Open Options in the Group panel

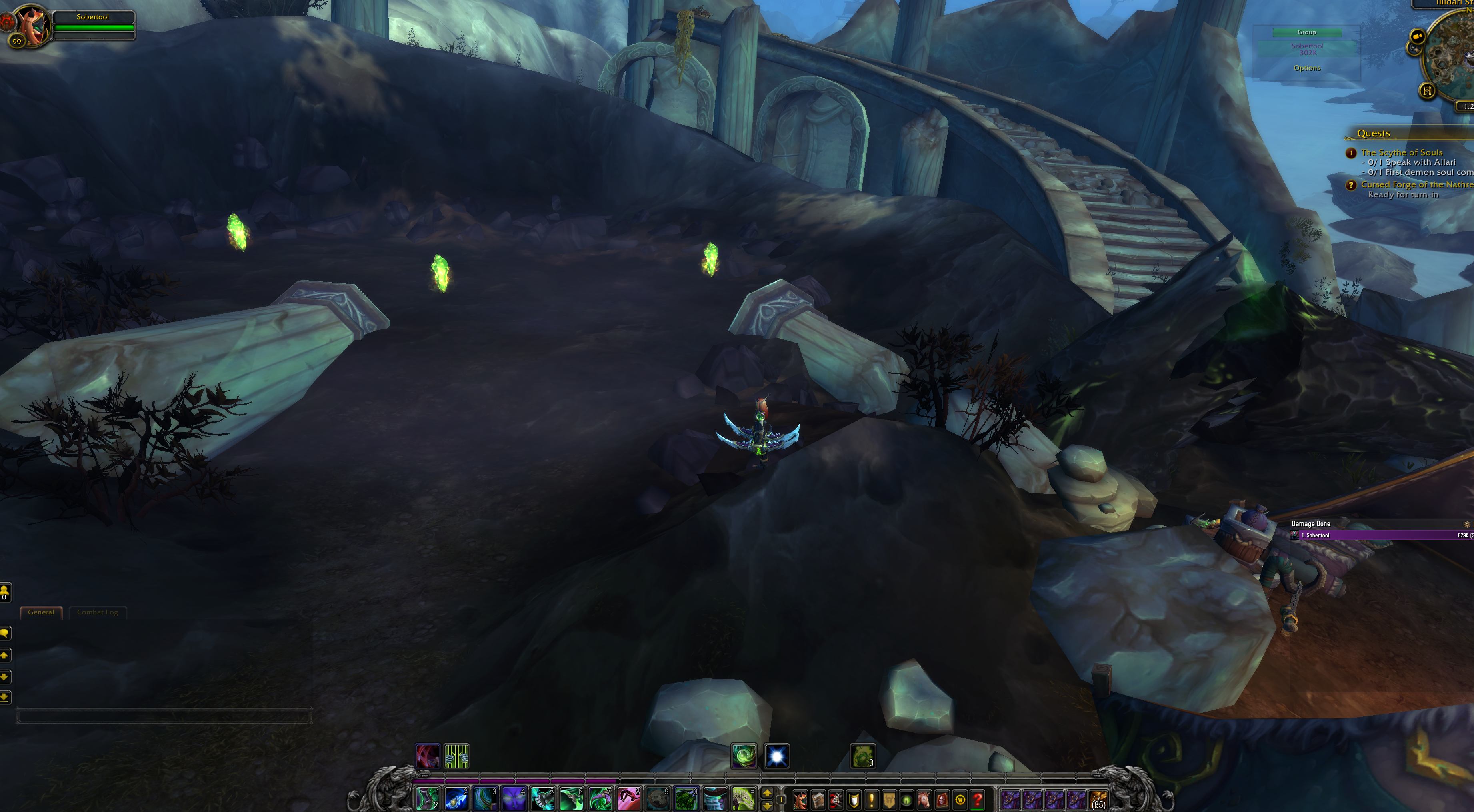[x=1307, y=68]
